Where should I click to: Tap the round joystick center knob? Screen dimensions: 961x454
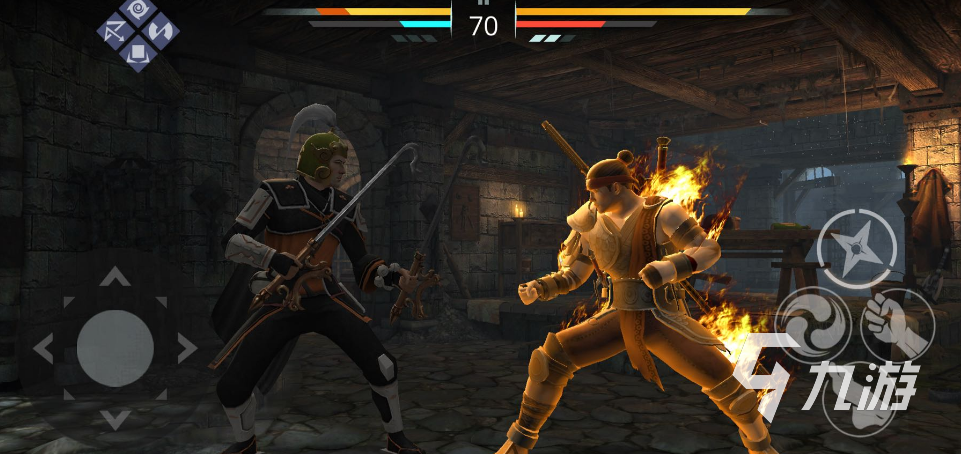click(x=115, y=348)
